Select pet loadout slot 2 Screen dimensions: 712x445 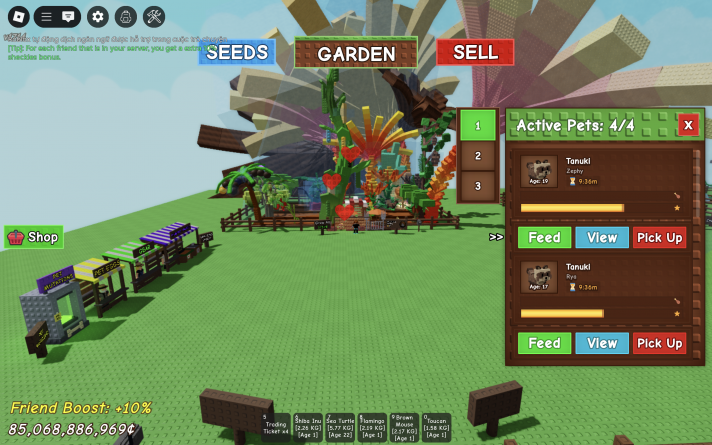pyautogui.click(x=478, y=156)
